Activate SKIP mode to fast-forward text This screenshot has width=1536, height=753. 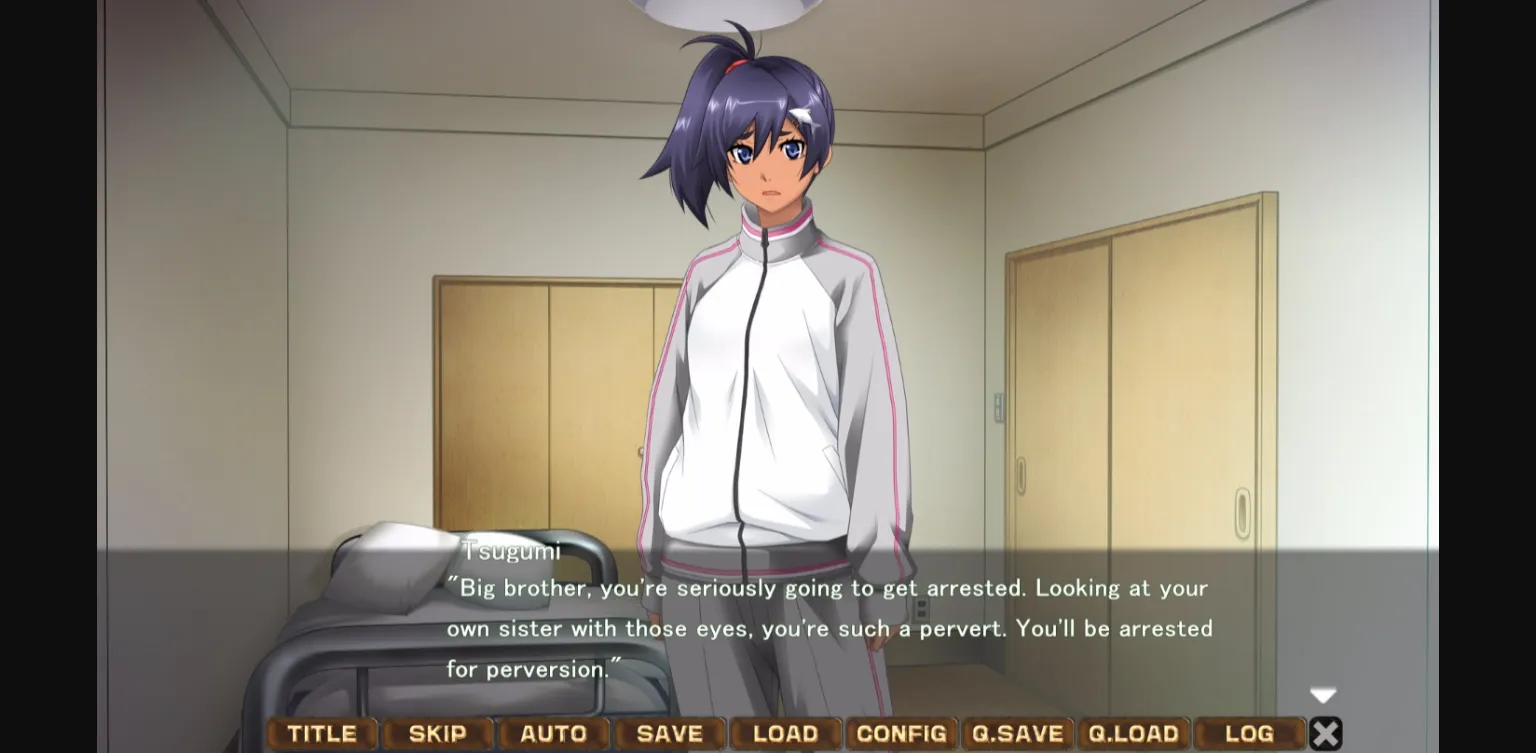click(438, 733)
